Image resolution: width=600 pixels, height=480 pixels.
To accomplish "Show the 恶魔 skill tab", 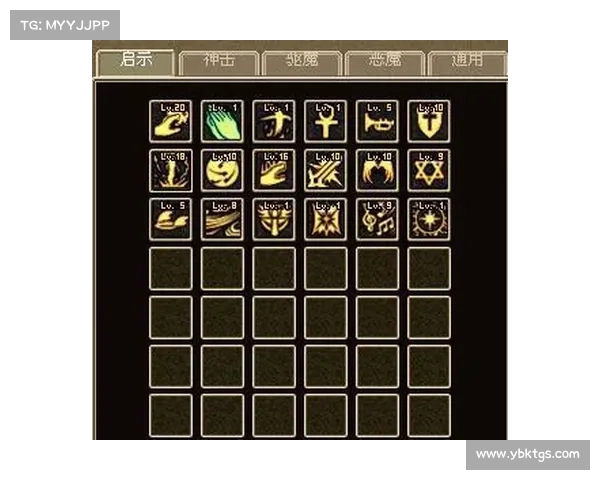I will (x=385, y=62).
